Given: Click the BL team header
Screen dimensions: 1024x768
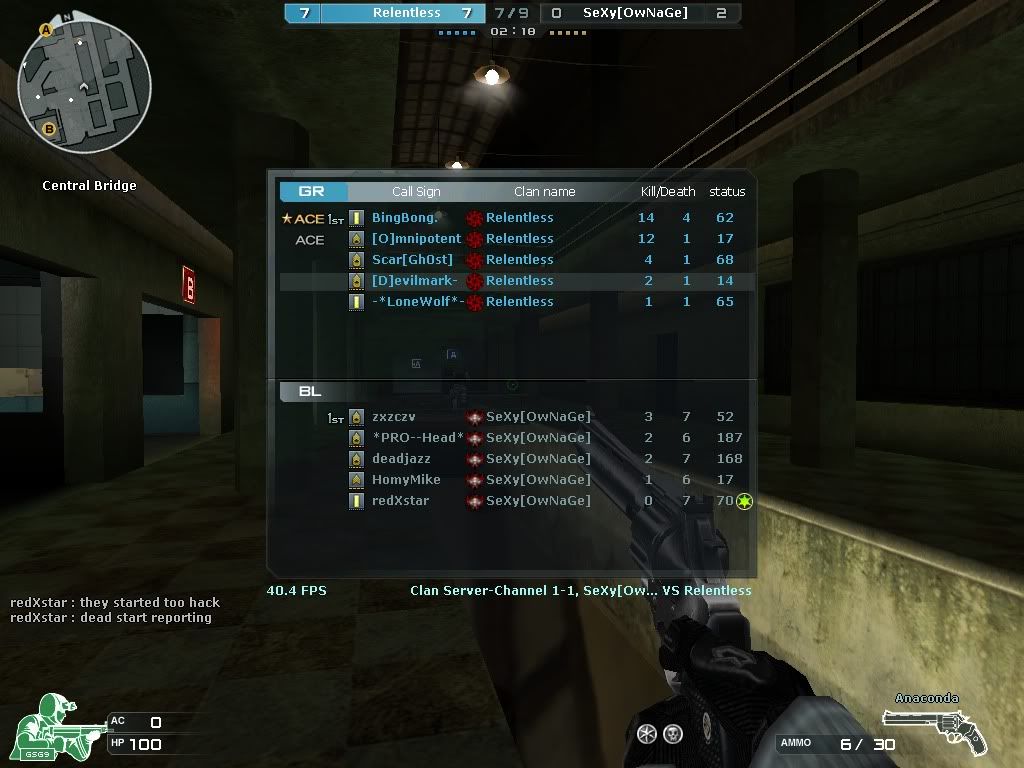Looking at the screenshot, I should point(310,391).
